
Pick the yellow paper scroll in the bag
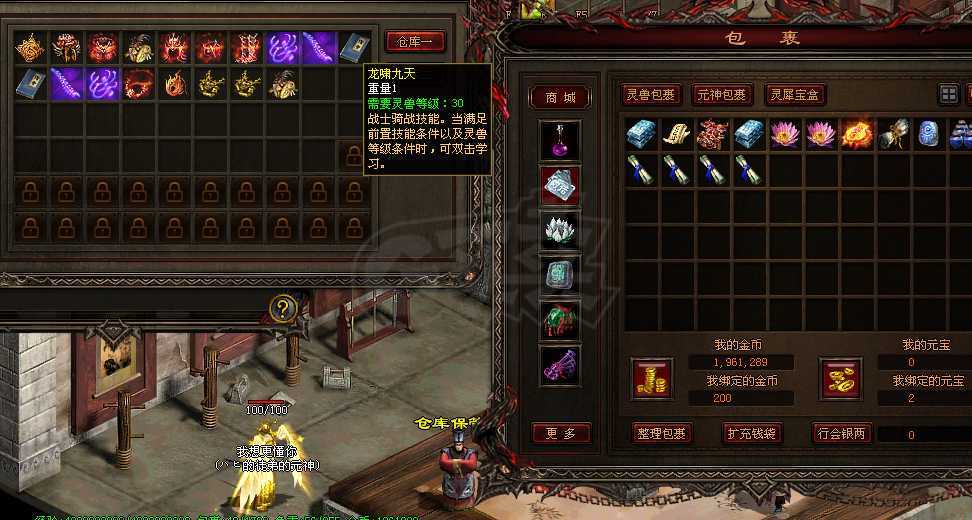point(676,134)
